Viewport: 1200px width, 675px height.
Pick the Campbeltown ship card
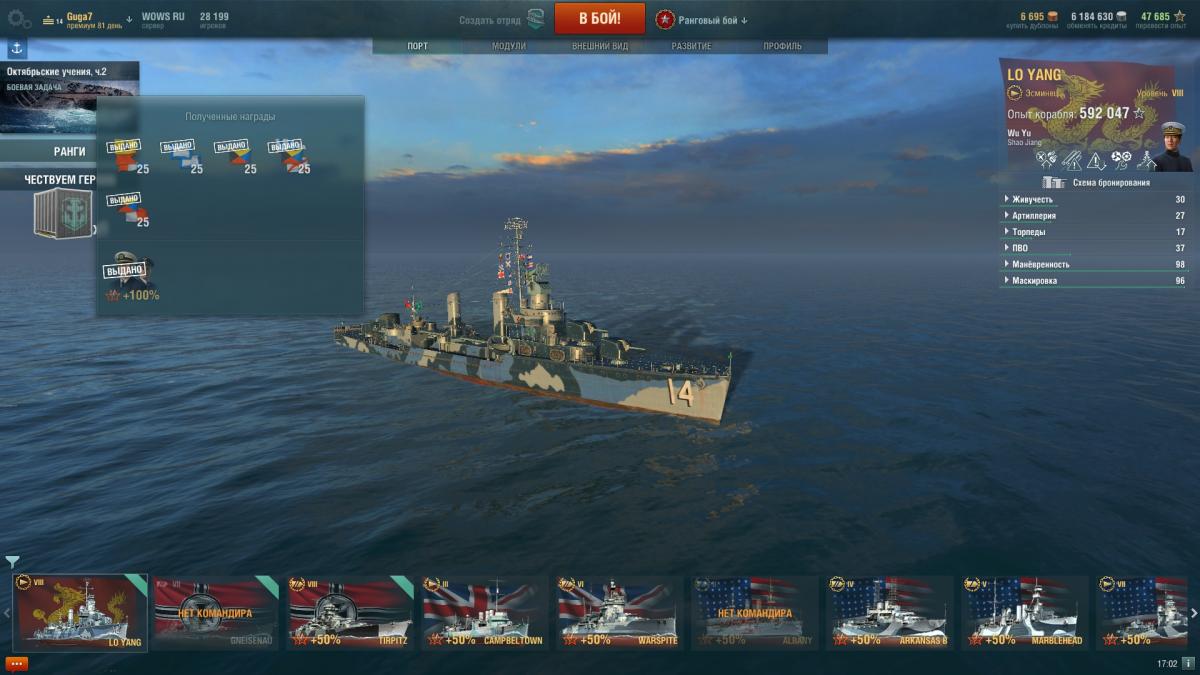485,612
